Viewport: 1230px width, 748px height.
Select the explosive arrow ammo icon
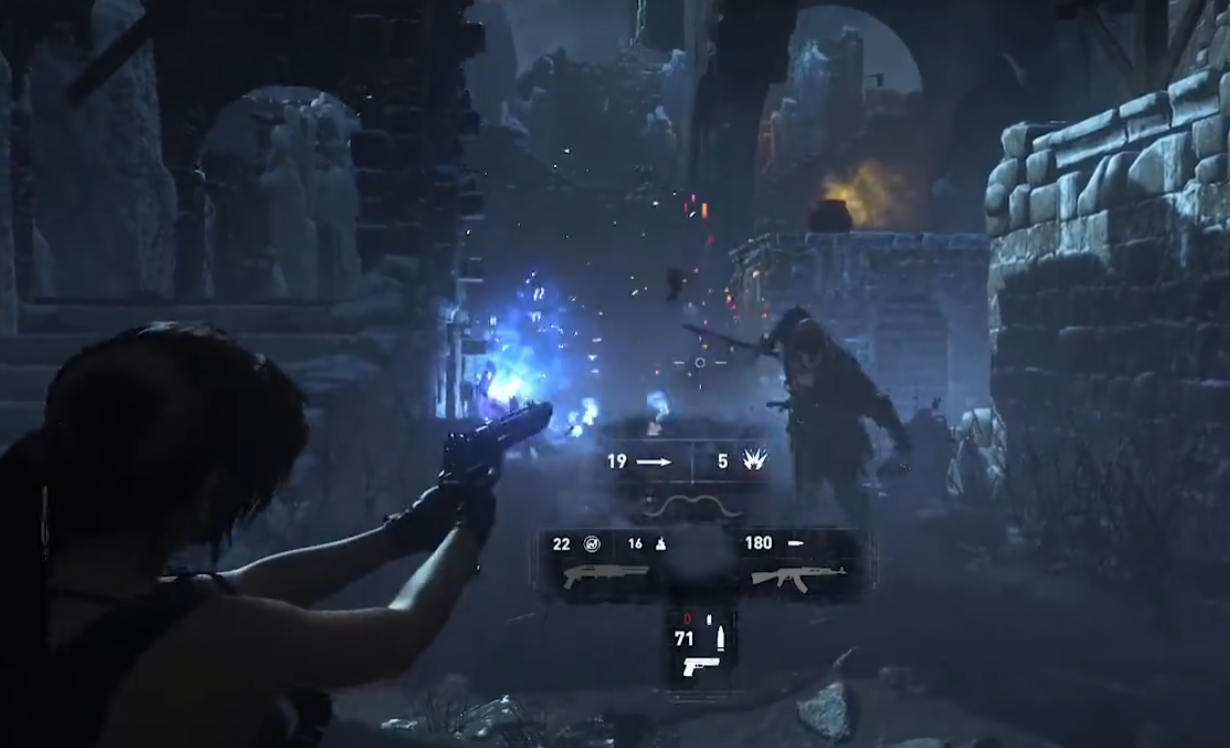(754, 460)
